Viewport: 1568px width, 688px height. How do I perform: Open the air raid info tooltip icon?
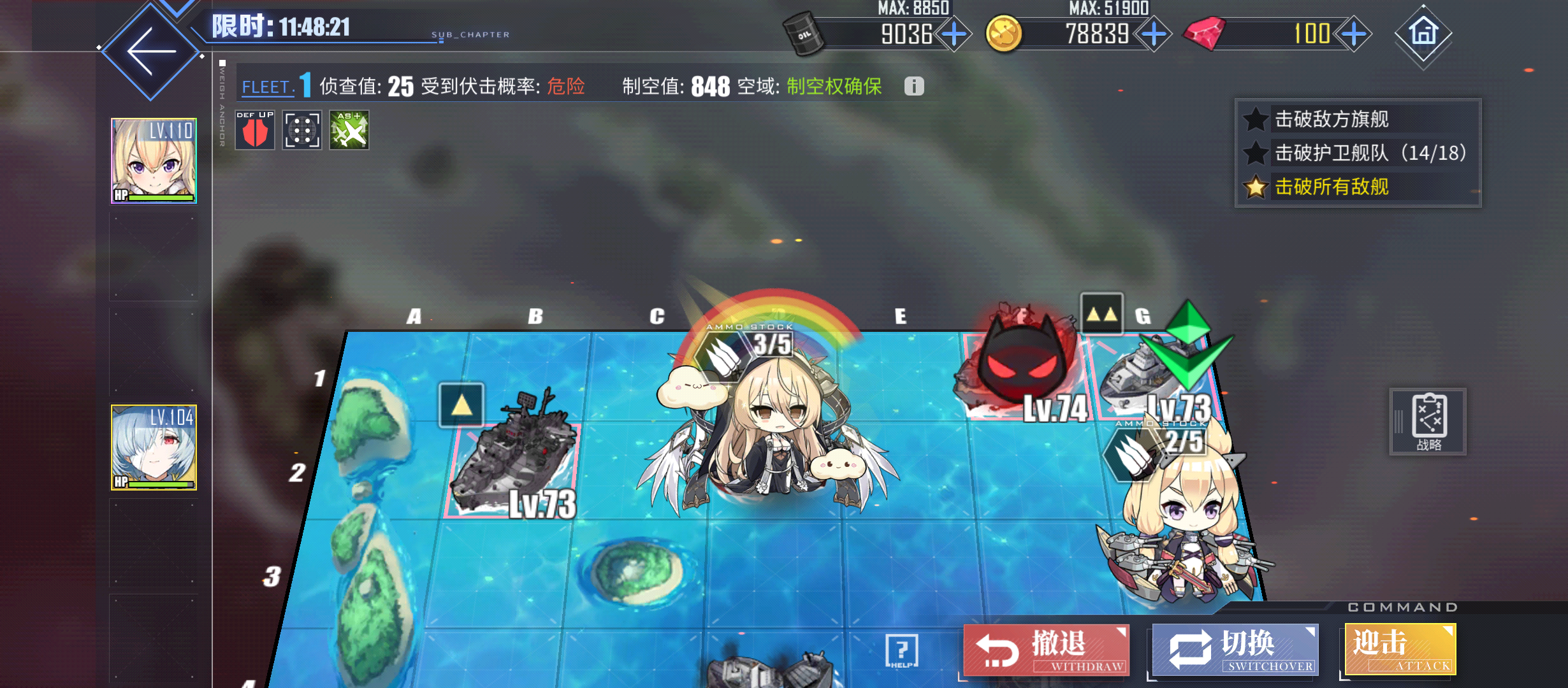pos(914,86)
